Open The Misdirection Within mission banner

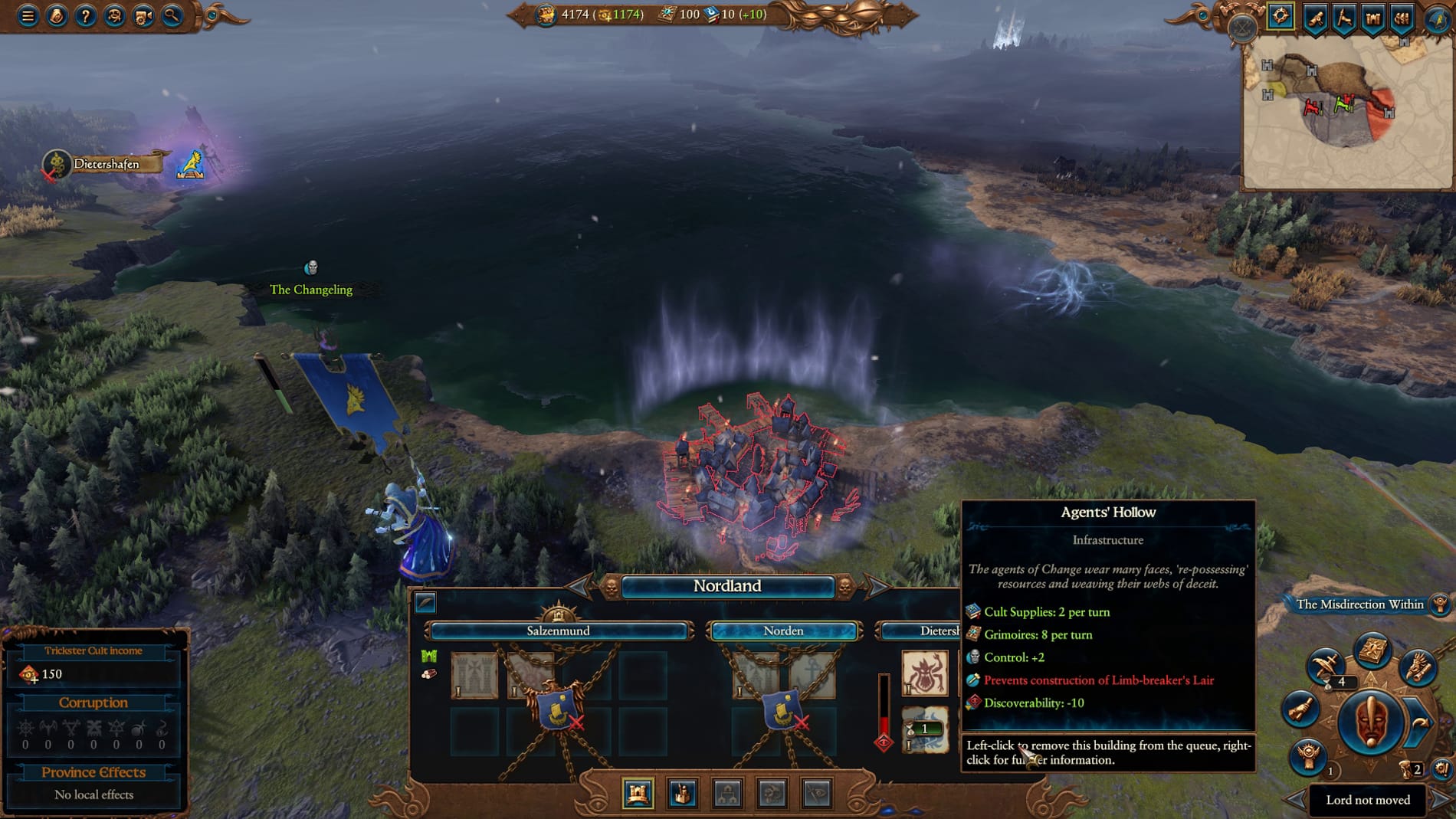tap(1359, 604)
